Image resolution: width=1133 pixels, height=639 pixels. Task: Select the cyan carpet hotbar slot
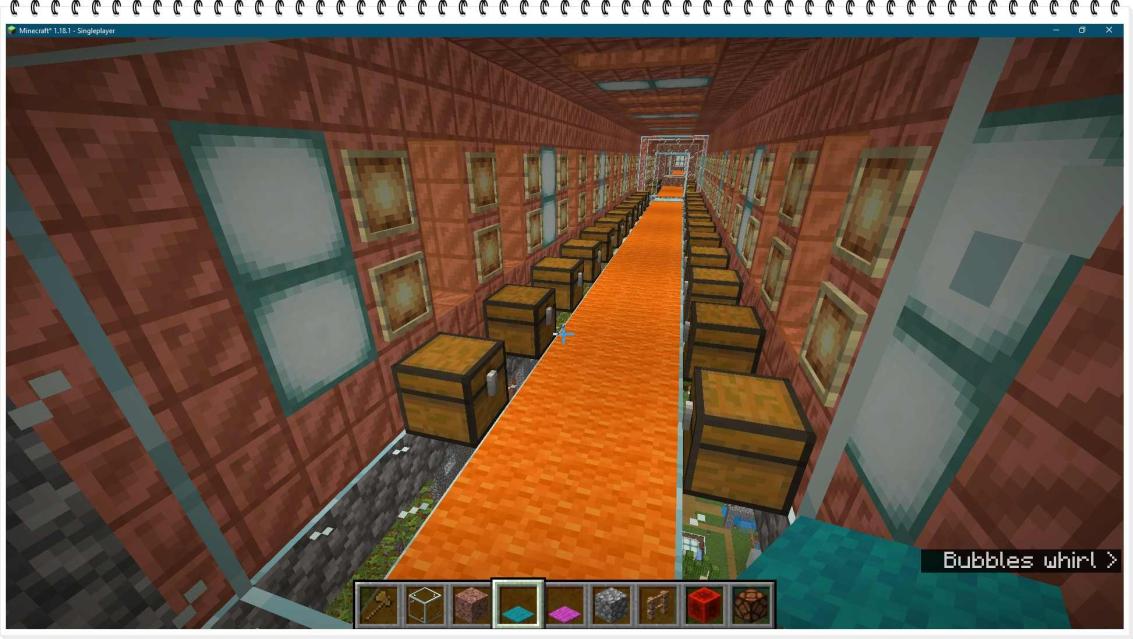(518, 605)
